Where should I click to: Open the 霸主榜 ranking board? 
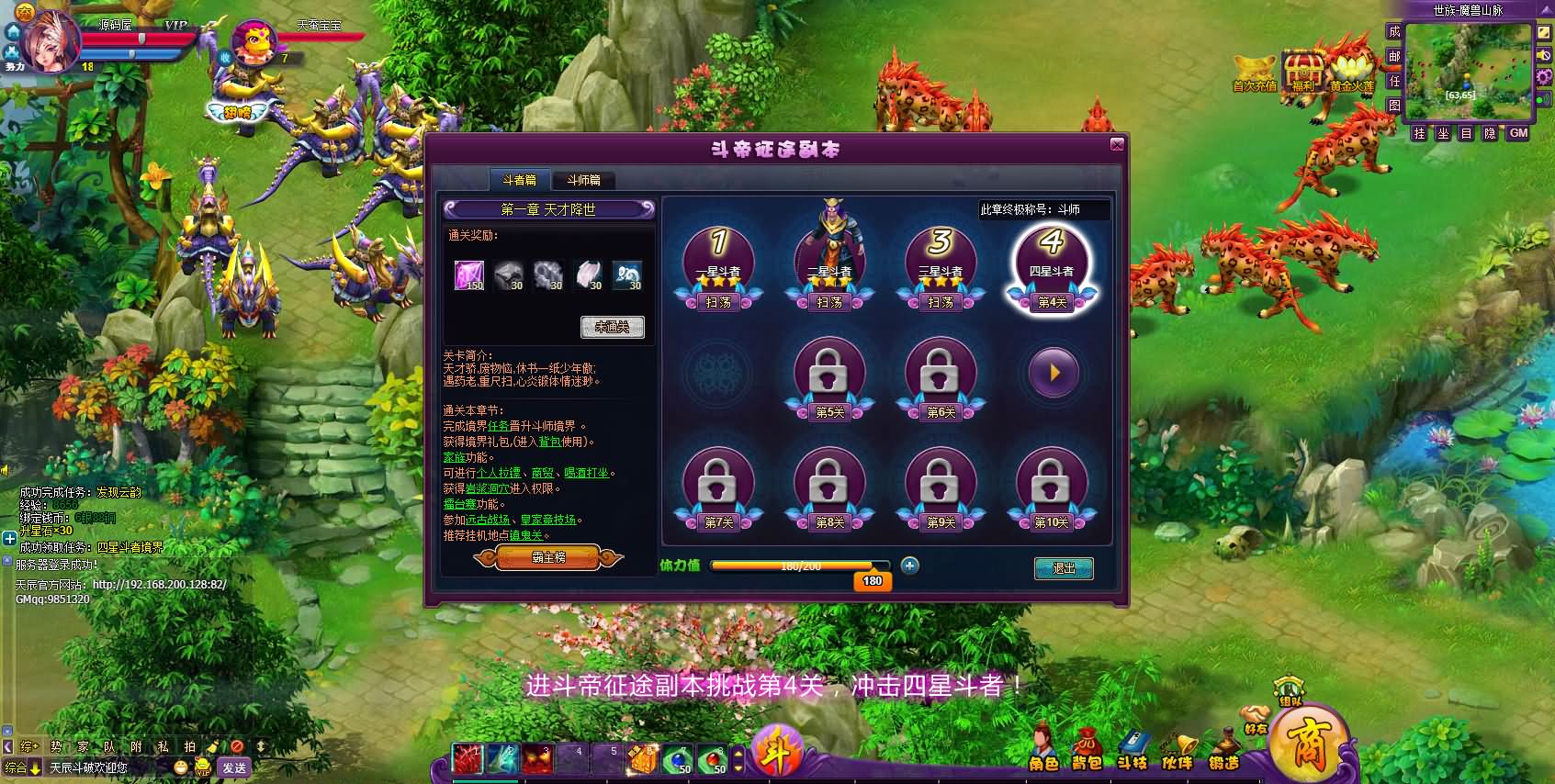pyautogui.click(x=548, y=557)
